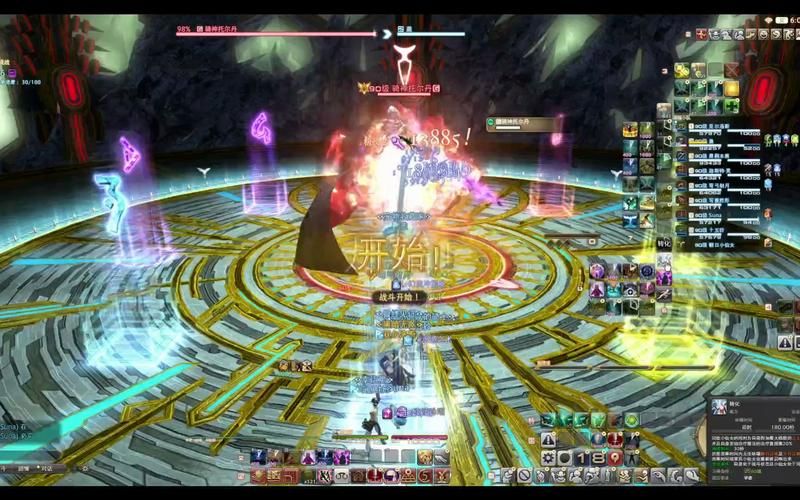Activate the red number 9 icon
This screenshot has height=500, width=800.
click(615, 457)
